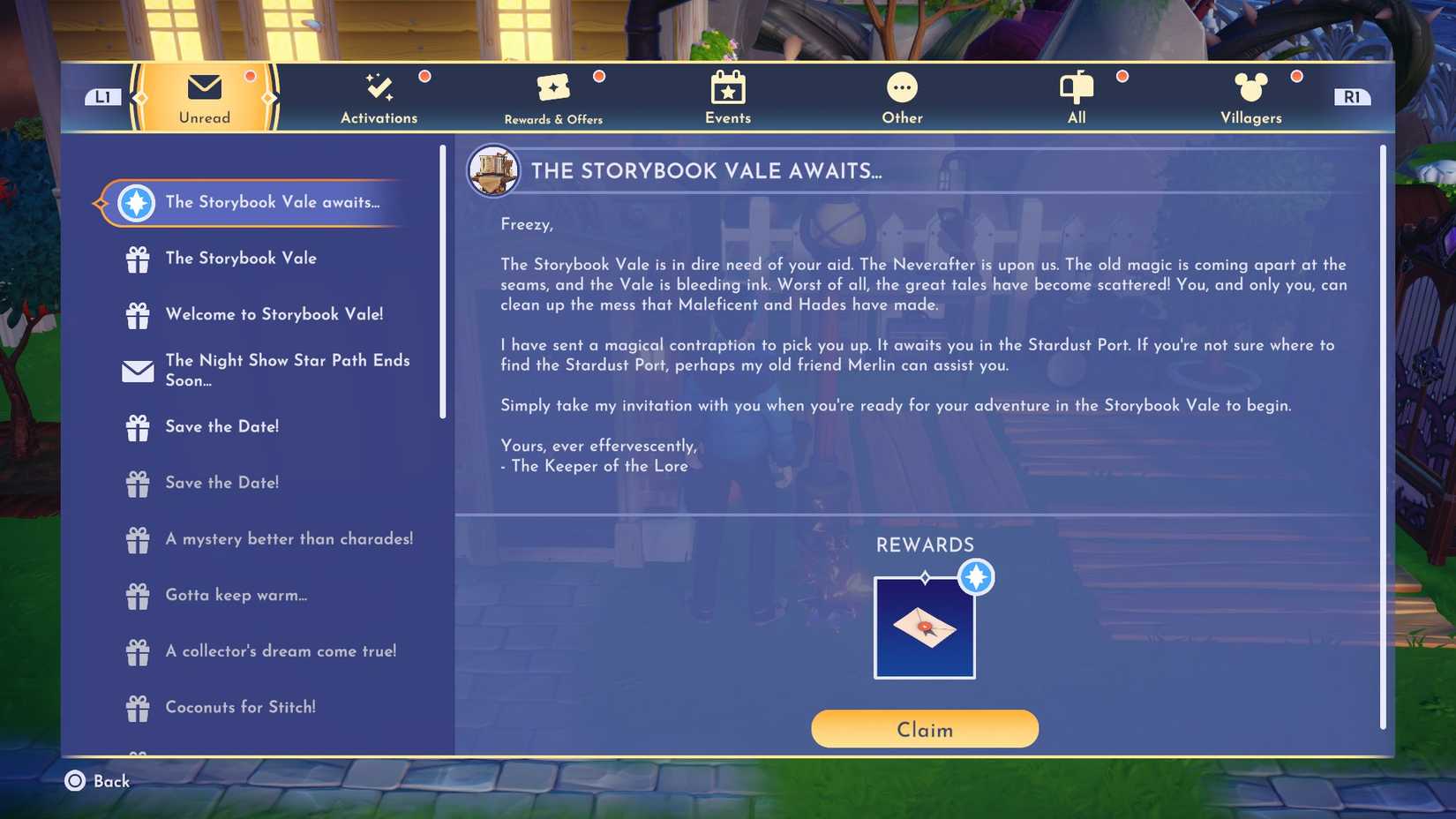
Task: Claim the Storybook Vale invitation reward
Action: (x=924, y=729)
